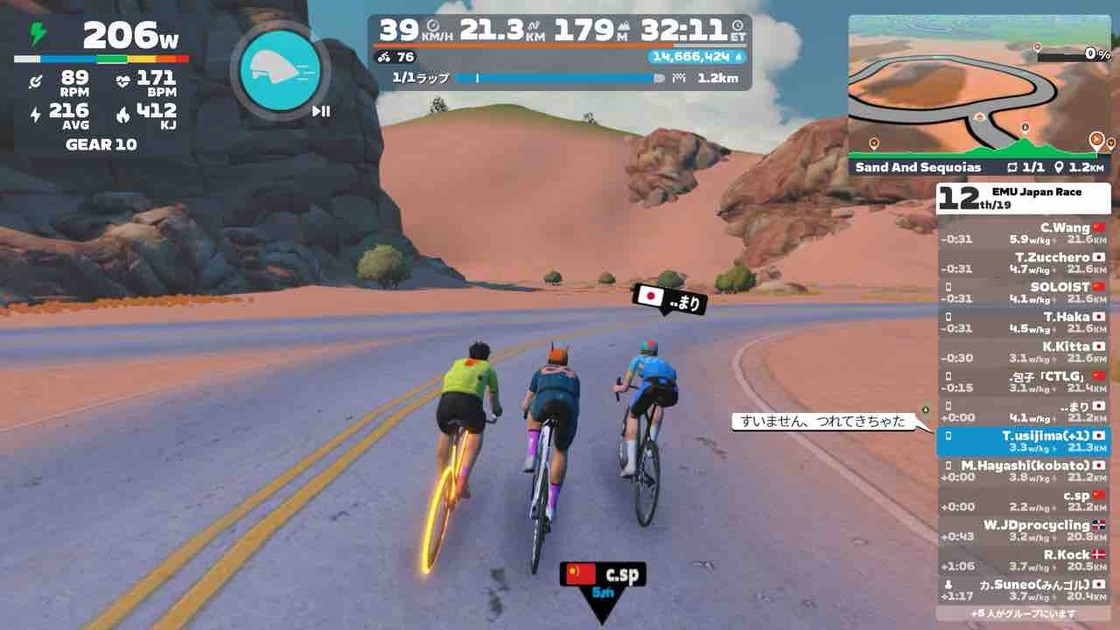Expand the +6 riders in group row
This screenshot has width=1120, height=630.
click(1024, 613)
